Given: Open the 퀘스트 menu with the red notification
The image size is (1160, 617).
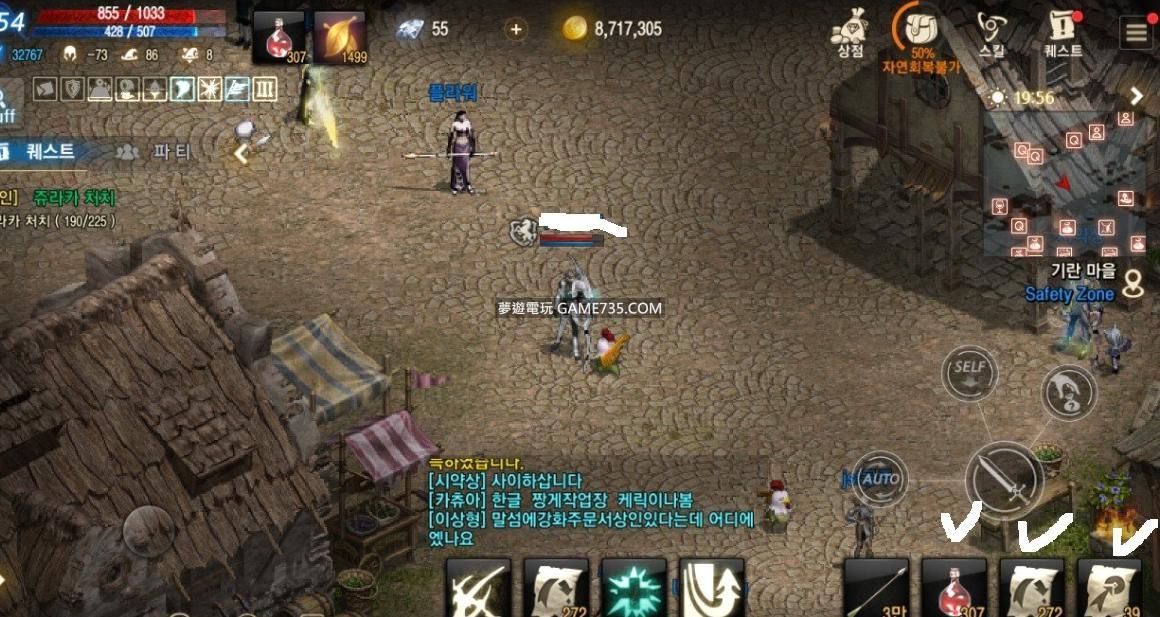Looking at the screenshot, I should [1062, 32].
